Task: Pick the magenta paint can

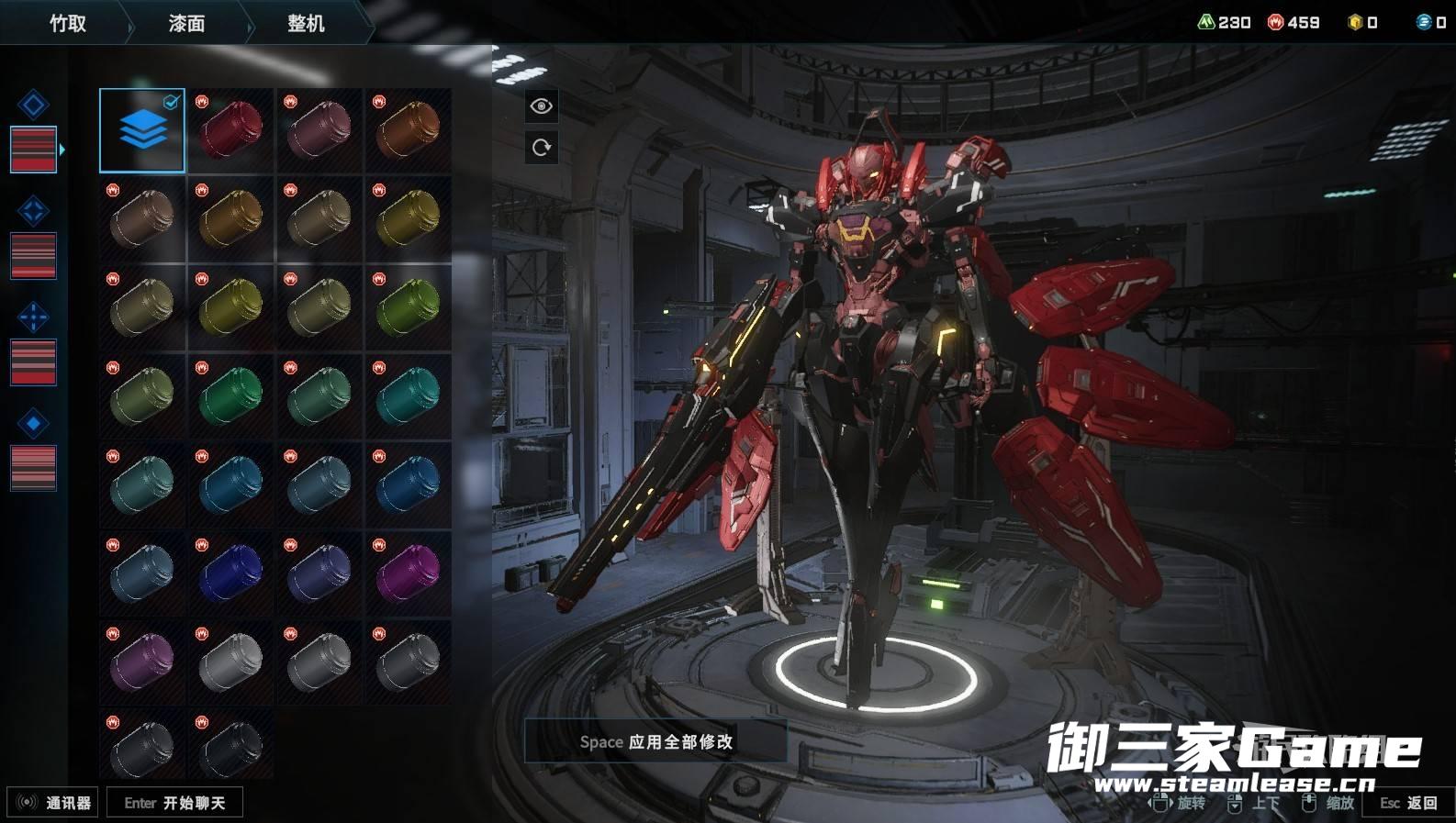Action: tap(409, 573)
